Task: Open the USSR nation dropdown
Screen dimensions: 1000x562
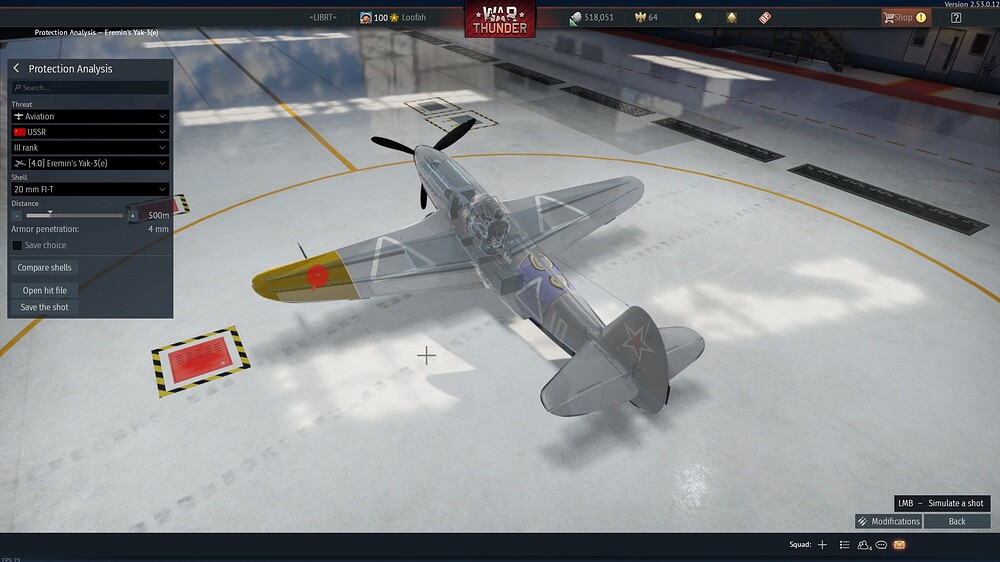Action: click(90, 132)
